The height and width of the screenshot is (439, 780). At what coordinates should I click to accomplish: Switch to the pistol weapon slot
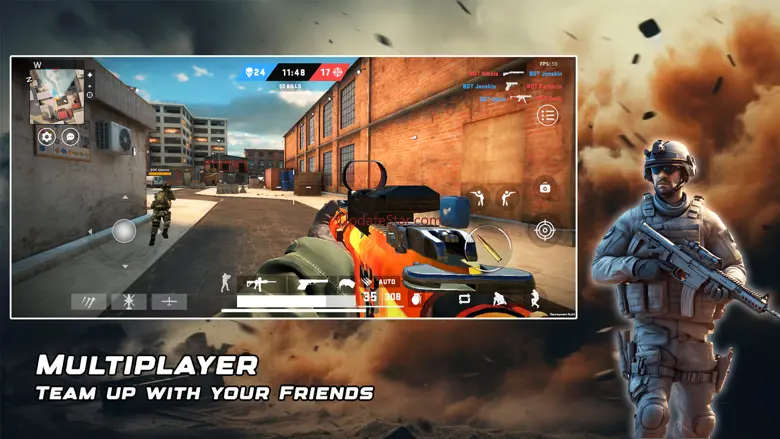[x=312, y=285]
